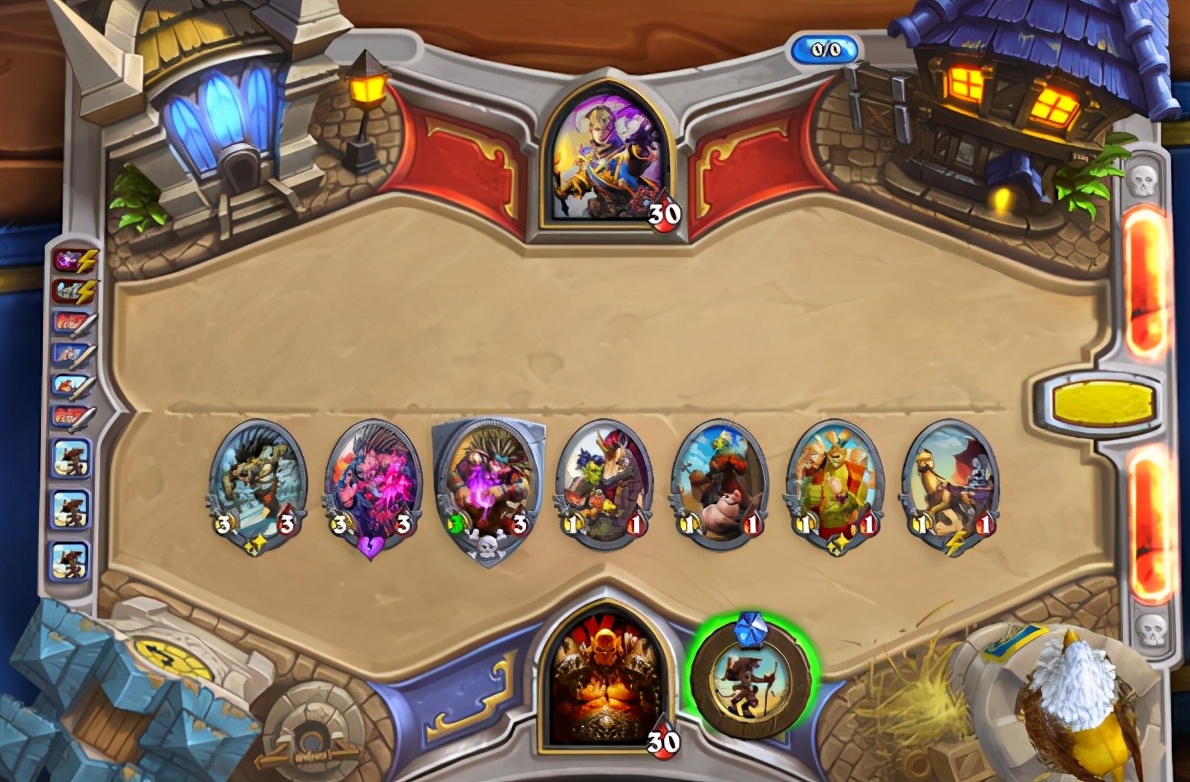The height and width of the screenshot is (782, 1190).
Task: Activate the green-glowing hero power
Action: [x=753, y=677]
